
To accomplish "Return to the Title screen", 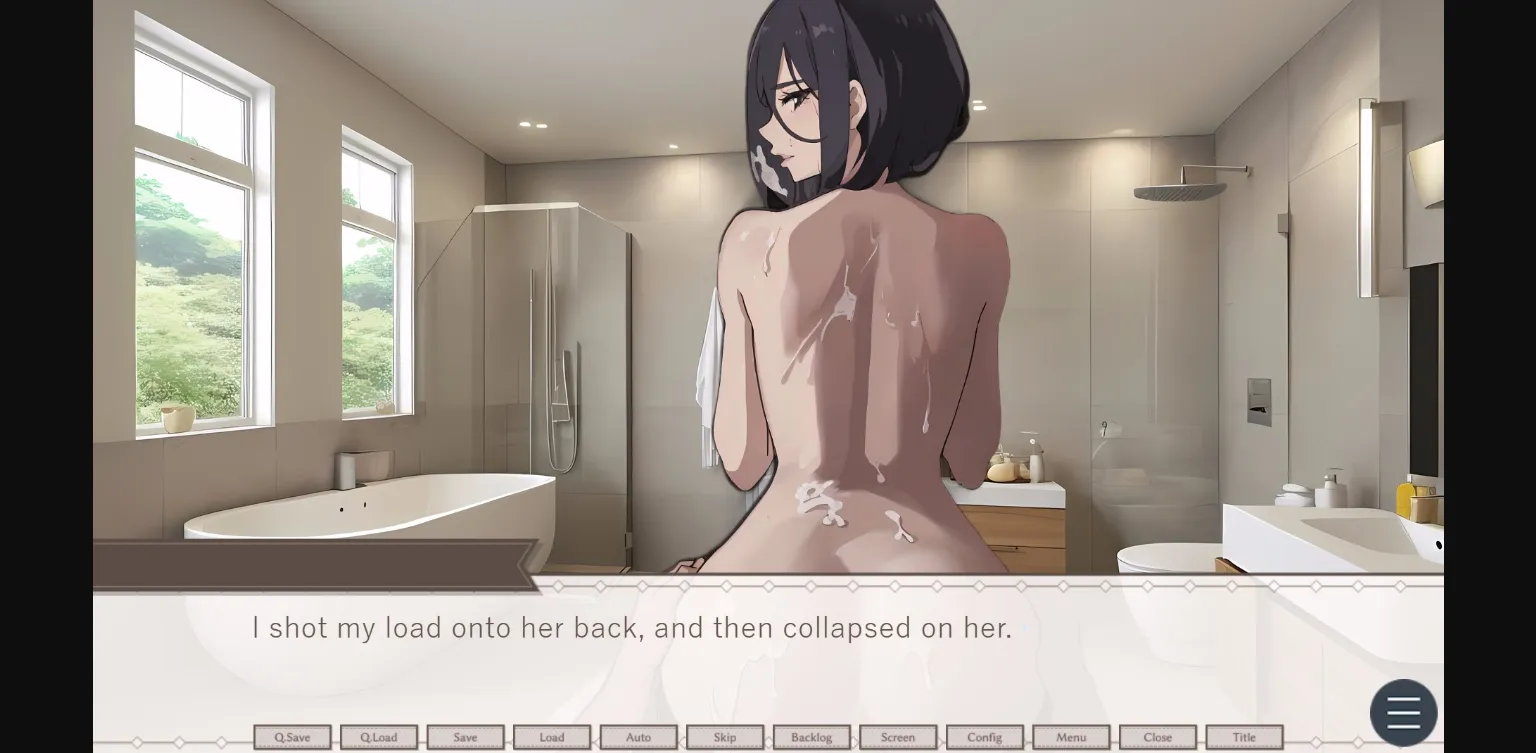I will 1245,737.
